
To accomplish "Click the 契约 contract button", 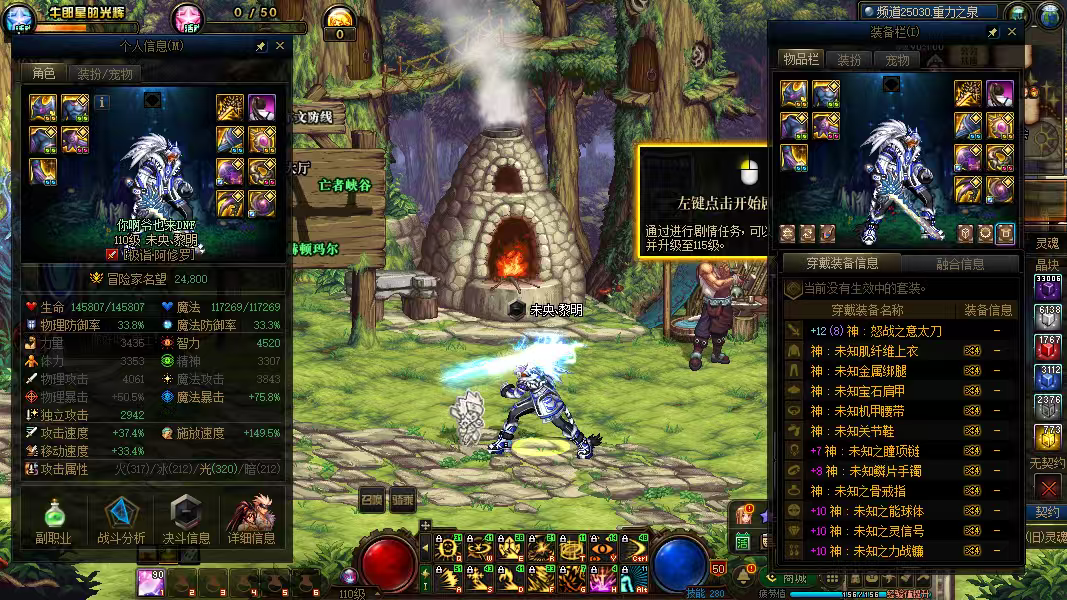I will coord(1047,512).
